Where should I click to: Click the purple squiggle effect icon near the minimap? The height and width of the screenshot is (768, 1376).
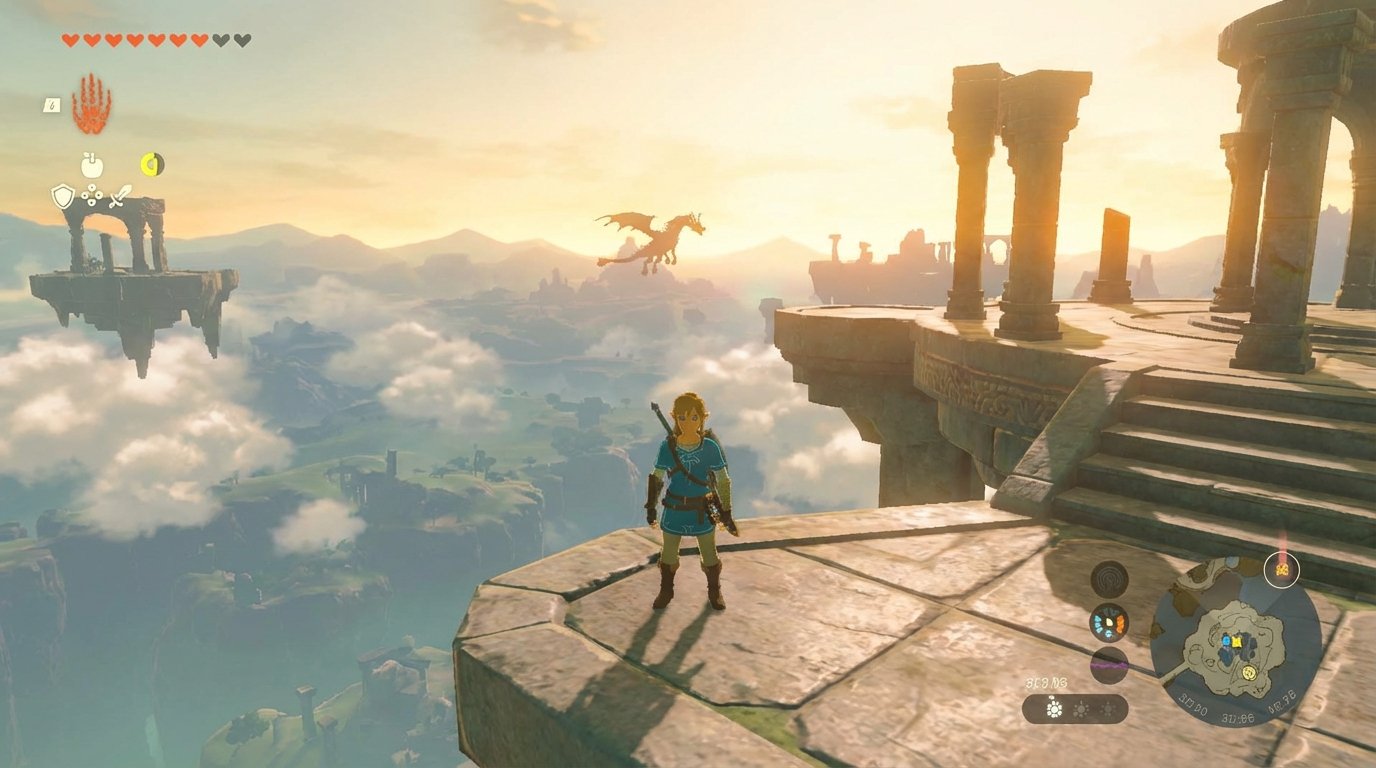1107,665
